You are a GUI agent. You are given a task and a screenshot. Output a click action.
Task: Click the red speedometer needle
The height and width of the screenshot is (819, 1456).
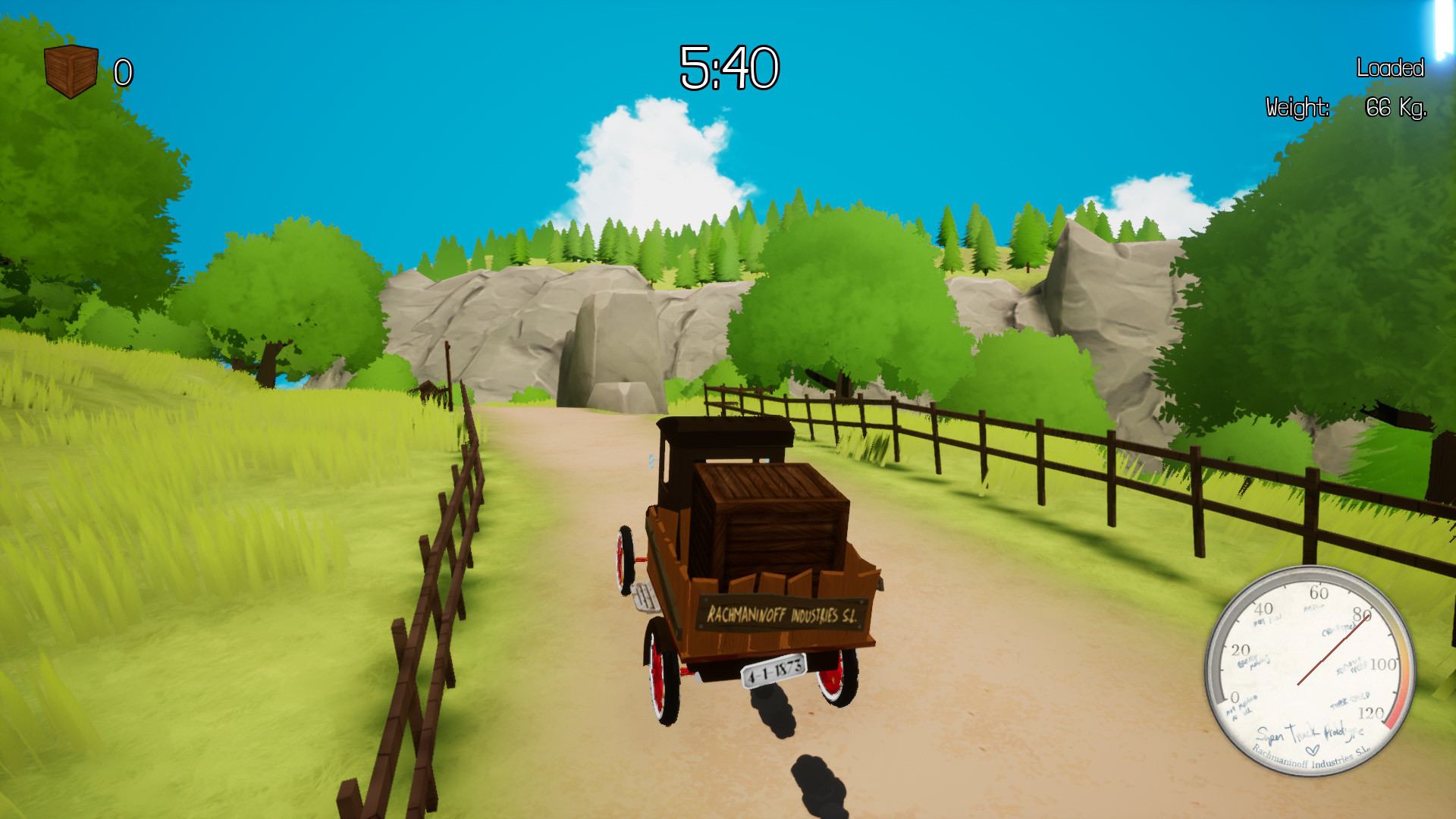coord(1333,648)
